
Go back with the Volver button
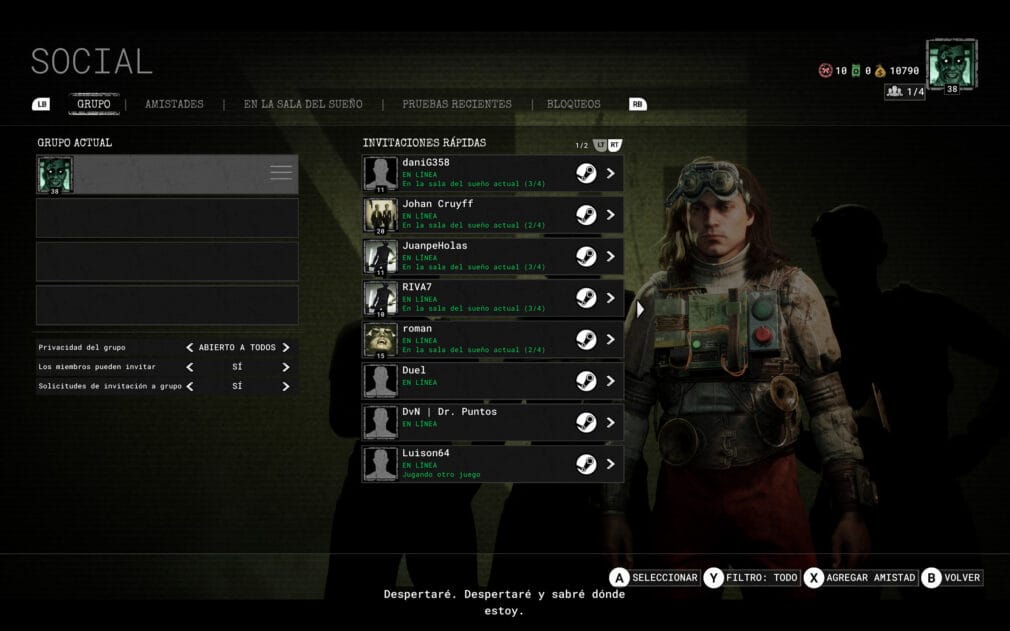(952, 578)
